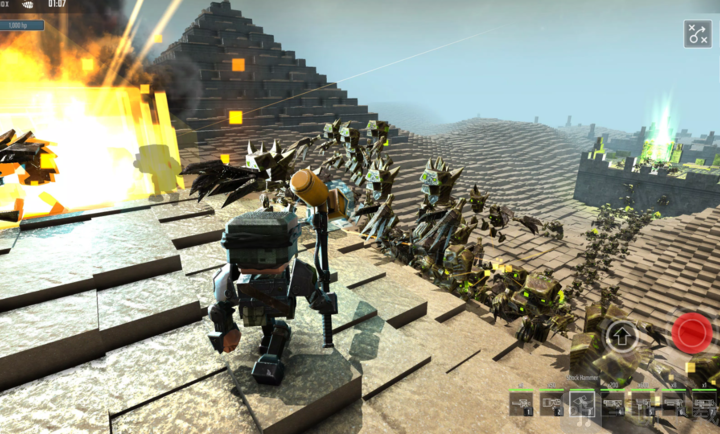Equip the weapon in slot 5
Image resolution: width=720 pixels, height=434 pixels.
(x=643, y=403)
